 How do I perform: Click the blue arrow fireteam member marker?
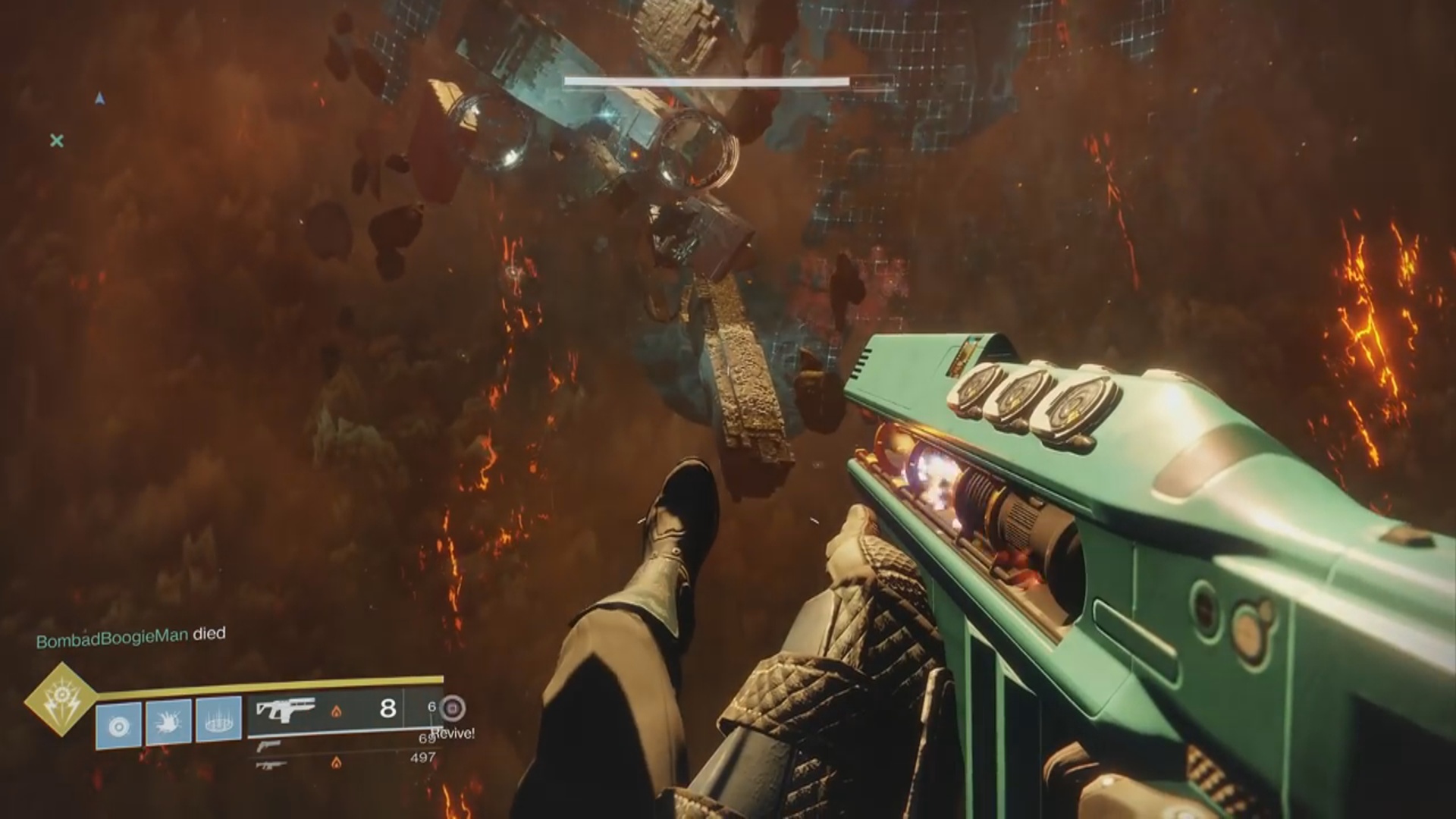[99, 99]
